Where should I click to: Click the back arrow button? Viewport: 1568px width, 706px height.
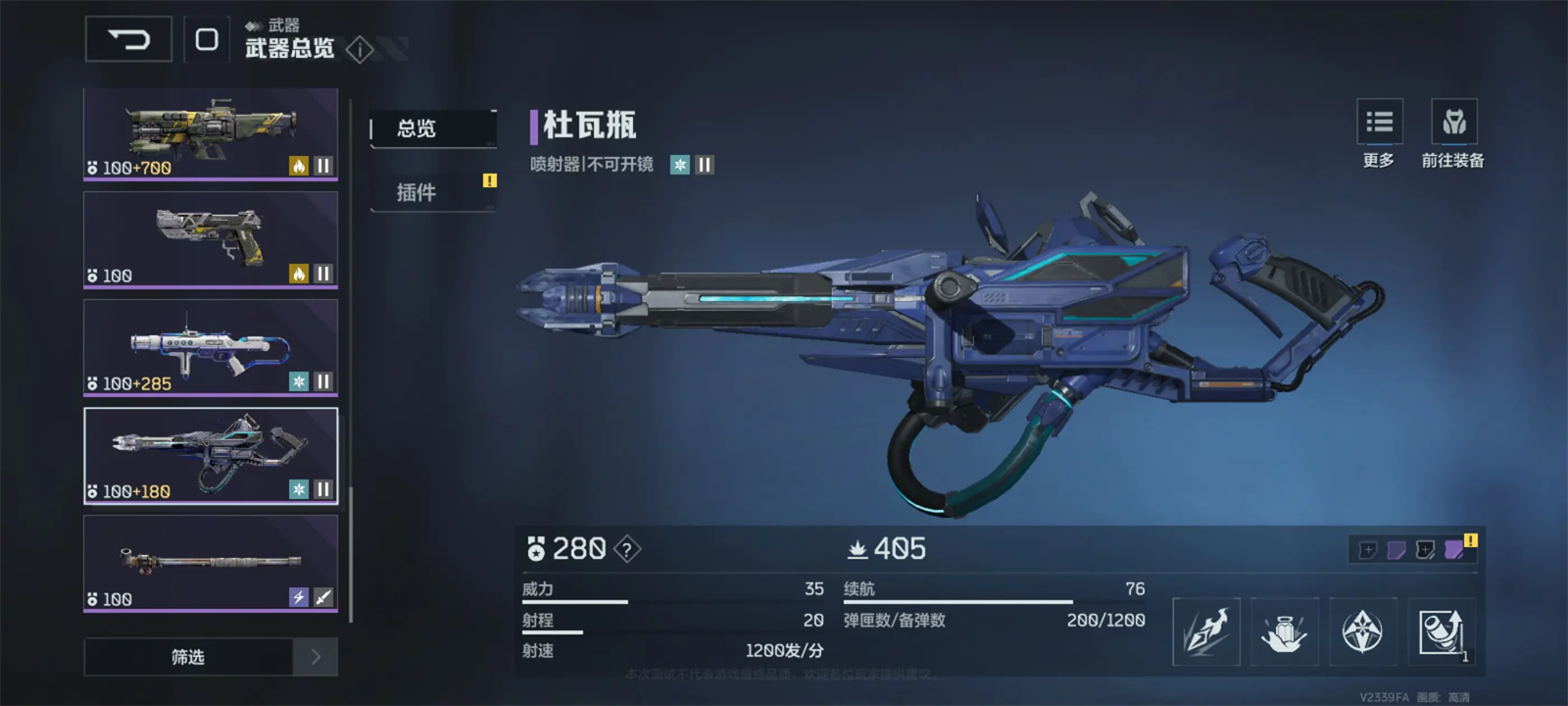pos(128,39)
